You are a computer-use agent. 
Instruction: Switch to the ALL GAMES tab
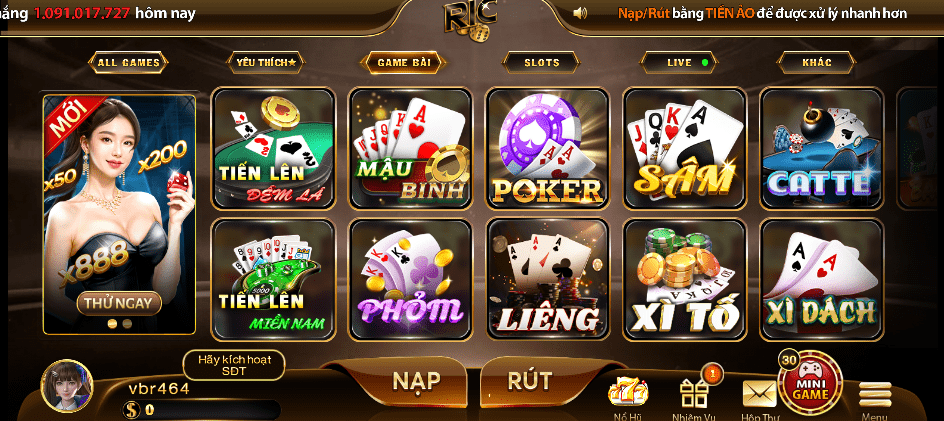(x=128, y=62)
